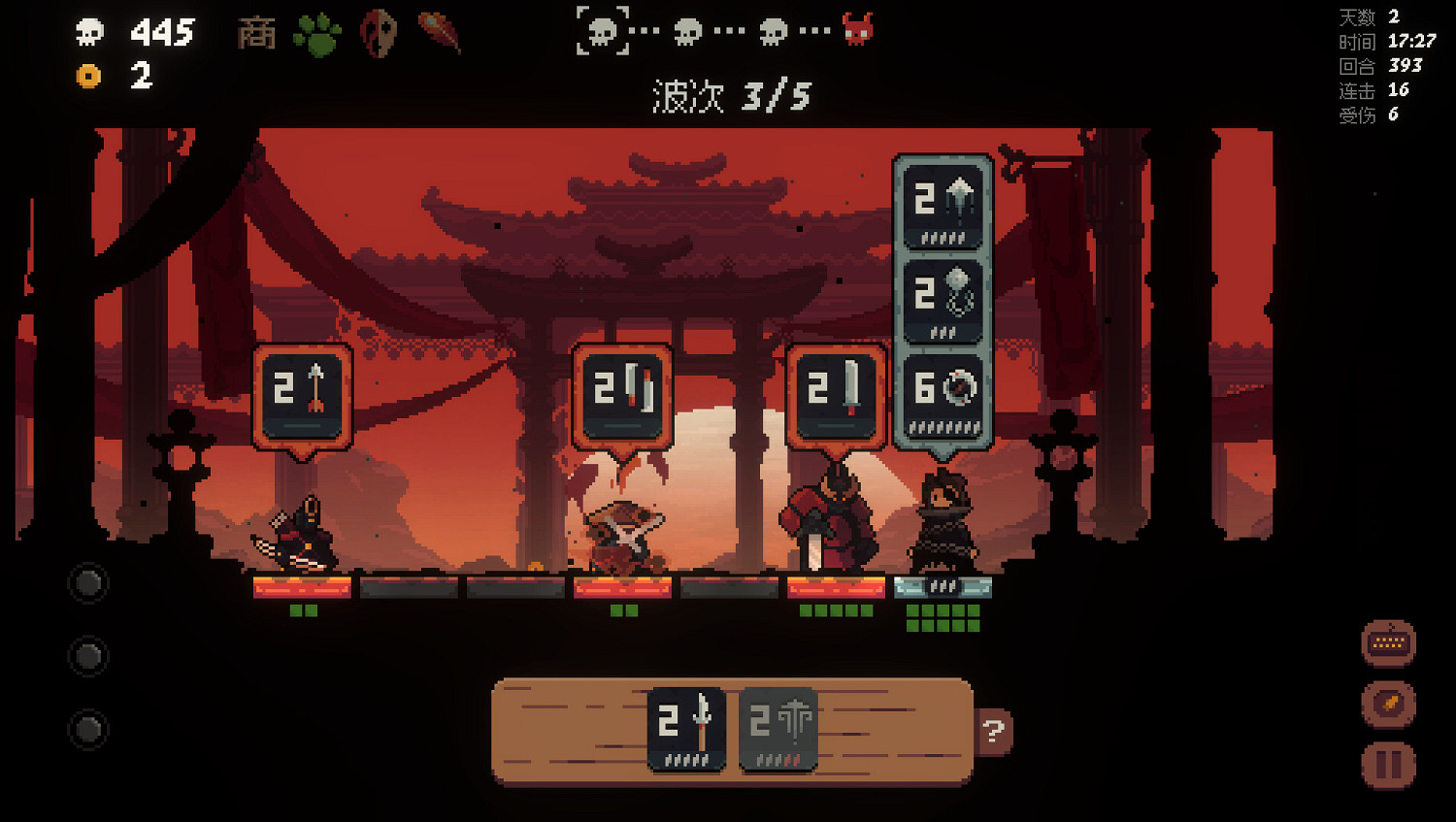Click the red demon boss skull icon

pyautogui.click(x=858, y=30)
